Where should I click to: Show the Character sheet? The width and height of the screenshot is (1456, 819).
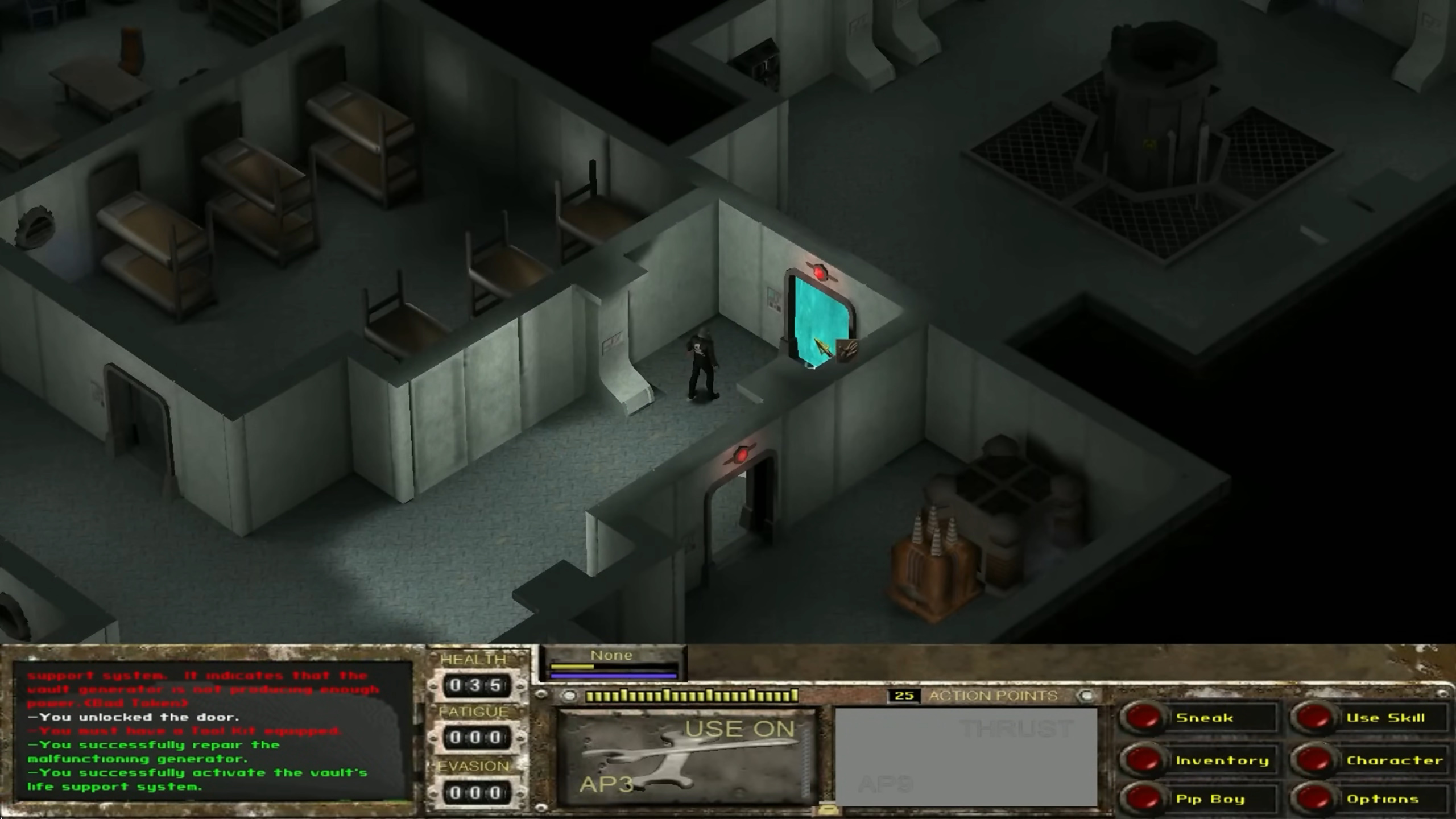click(x=1314, y=760)
